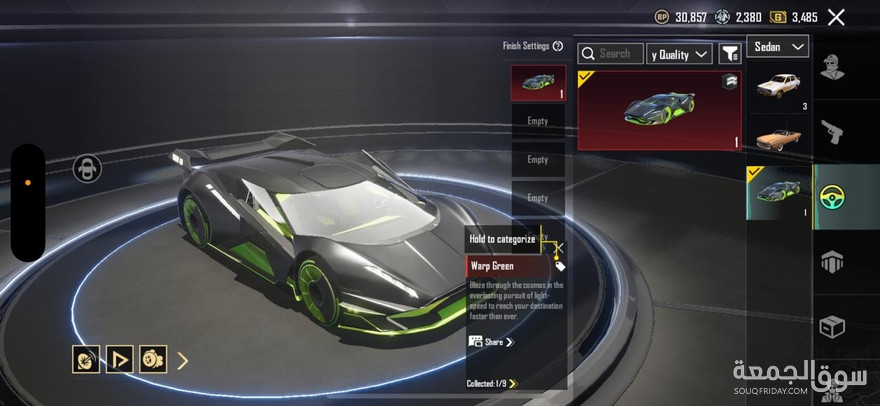Click the vehicle search field
This screenshot has height=407, width=880.
614,54
